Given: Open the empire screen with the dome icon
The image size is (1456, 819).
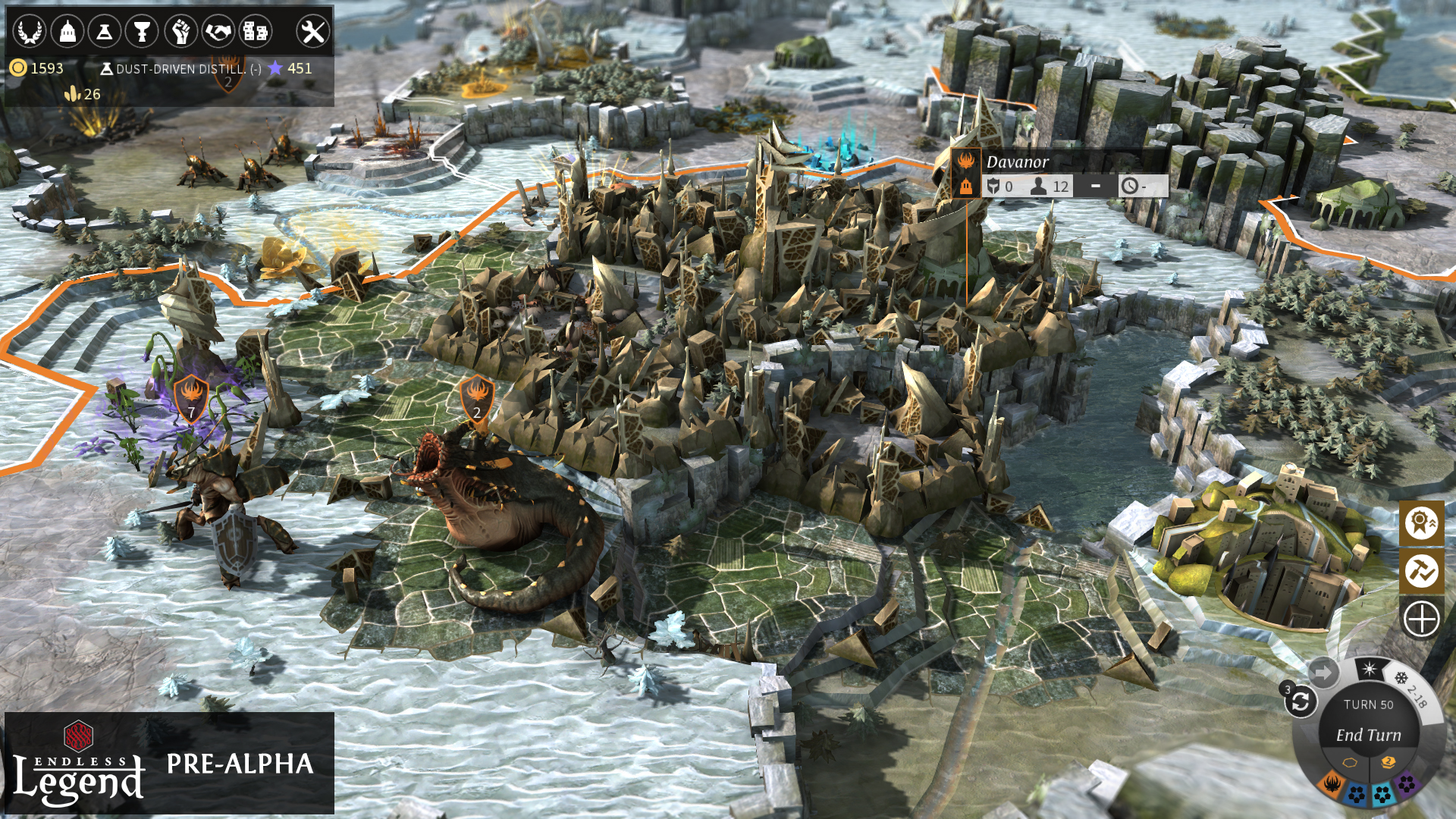Looking at the screenshot, I should [x=68, y=30].
